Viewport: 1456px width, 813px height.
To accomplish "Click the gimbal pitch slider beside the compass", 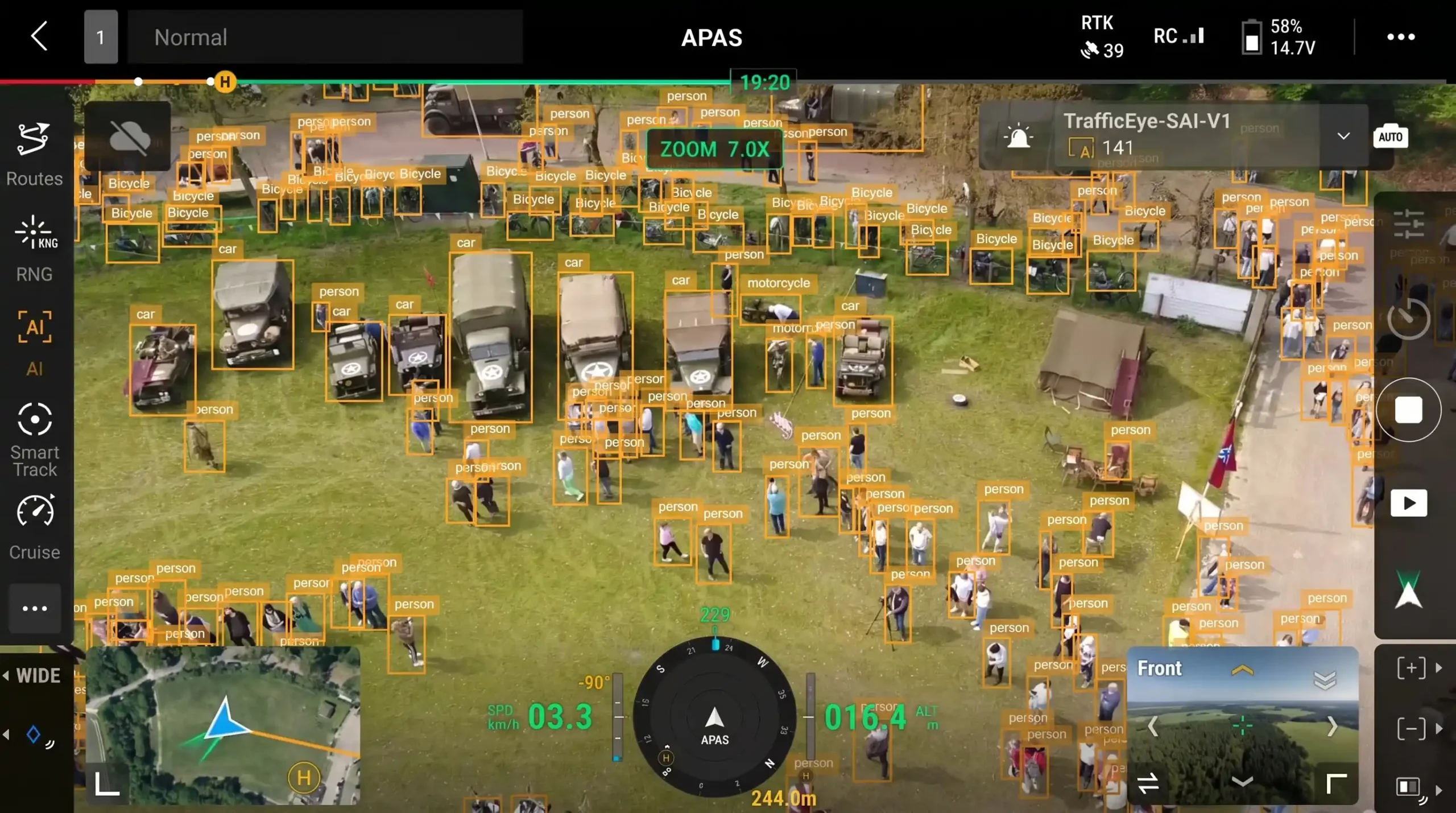I will [618, 717].
